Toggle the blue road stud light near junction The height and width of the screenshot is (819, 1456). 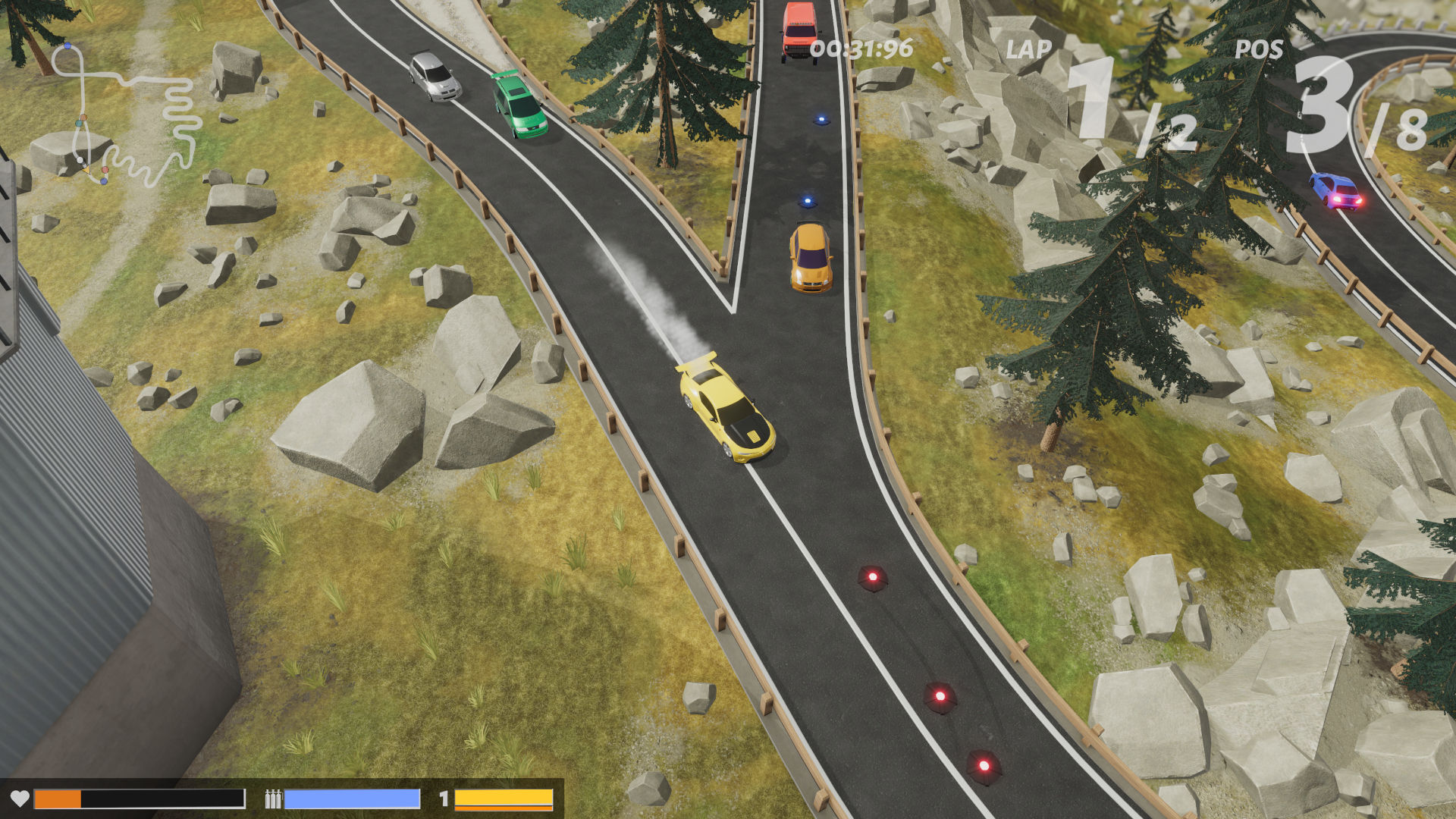point(806,202)
